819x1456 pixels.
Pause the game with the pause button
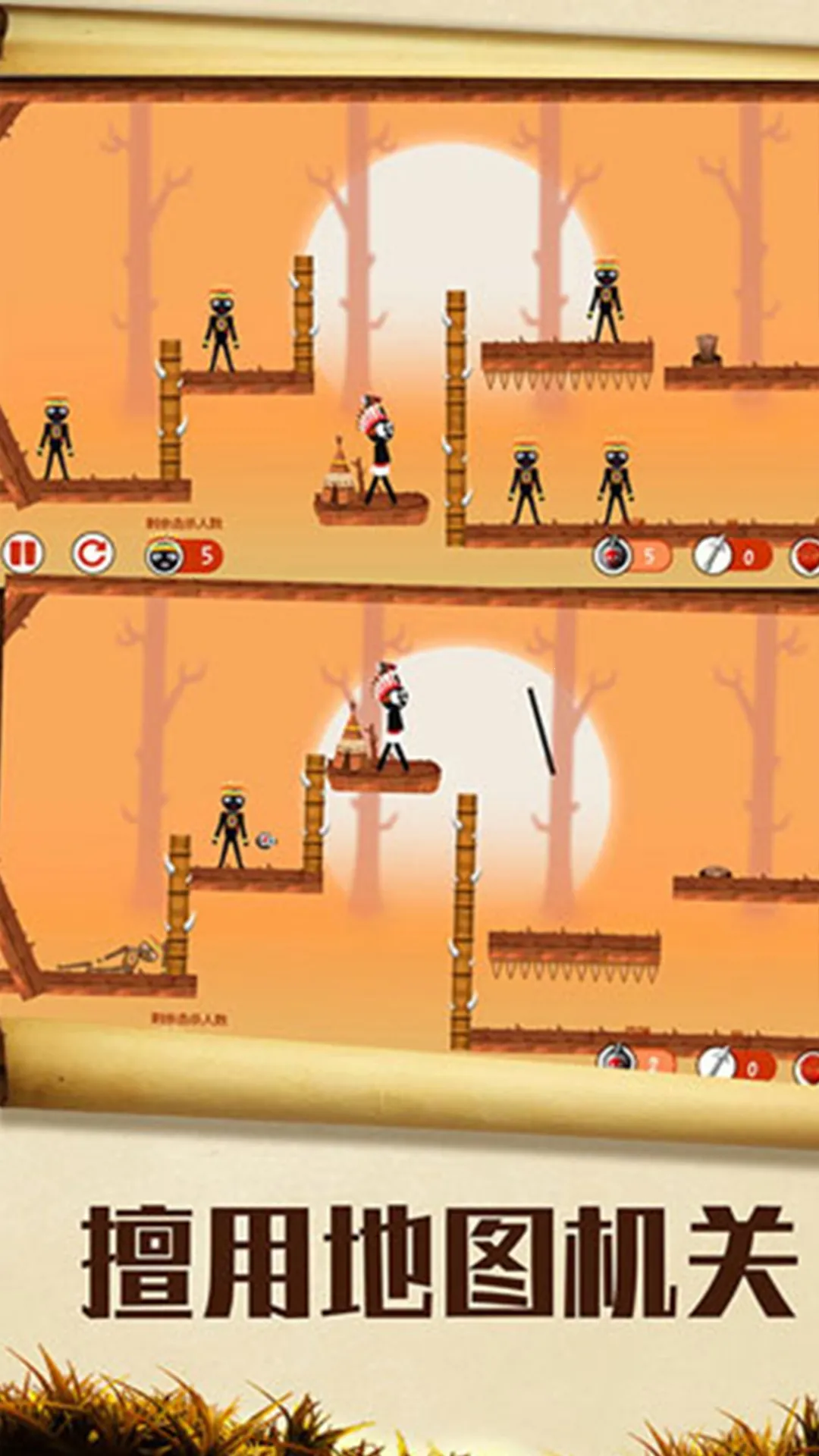click(x=23, y=554)
